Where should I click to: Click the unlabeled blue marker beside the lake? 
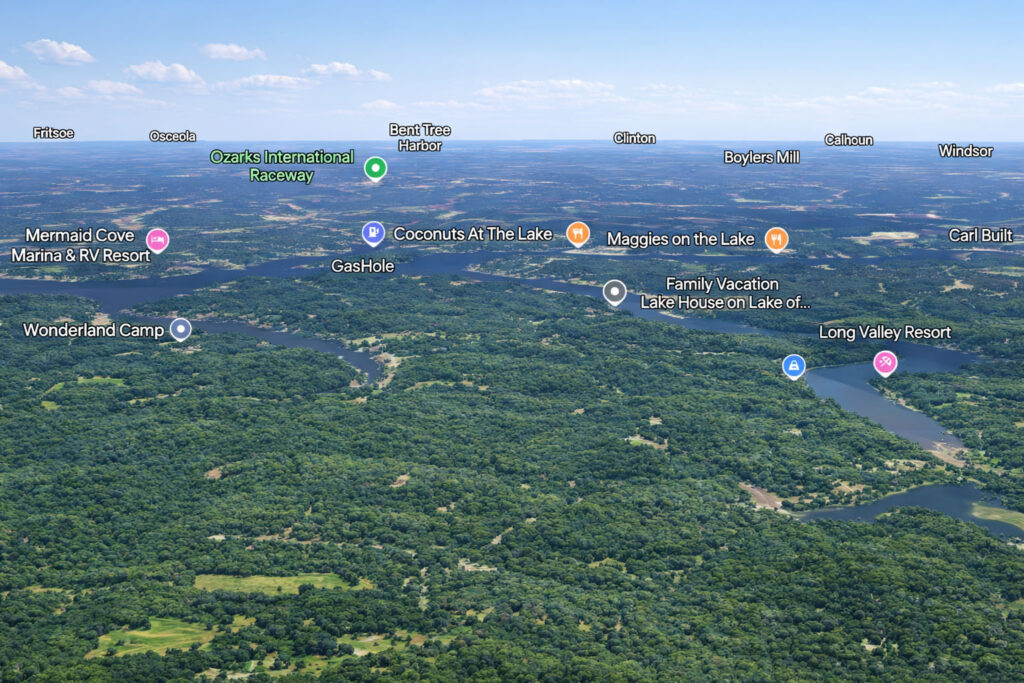pyautogui.click(x=794, y=366)
